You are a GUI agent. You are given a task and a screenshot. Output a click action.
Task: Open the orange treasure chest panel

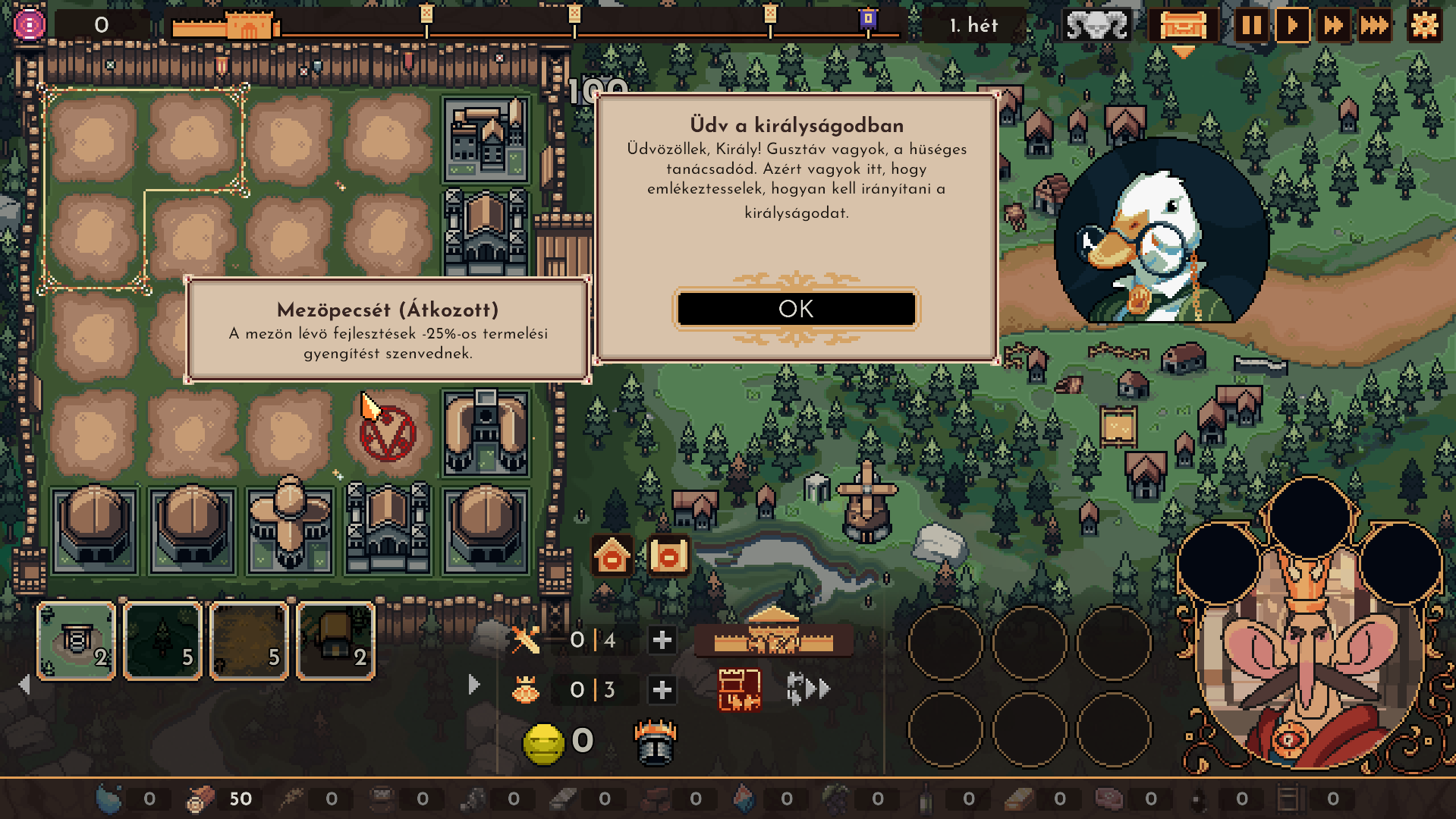pyautogui.click(x=1182, y=26)
